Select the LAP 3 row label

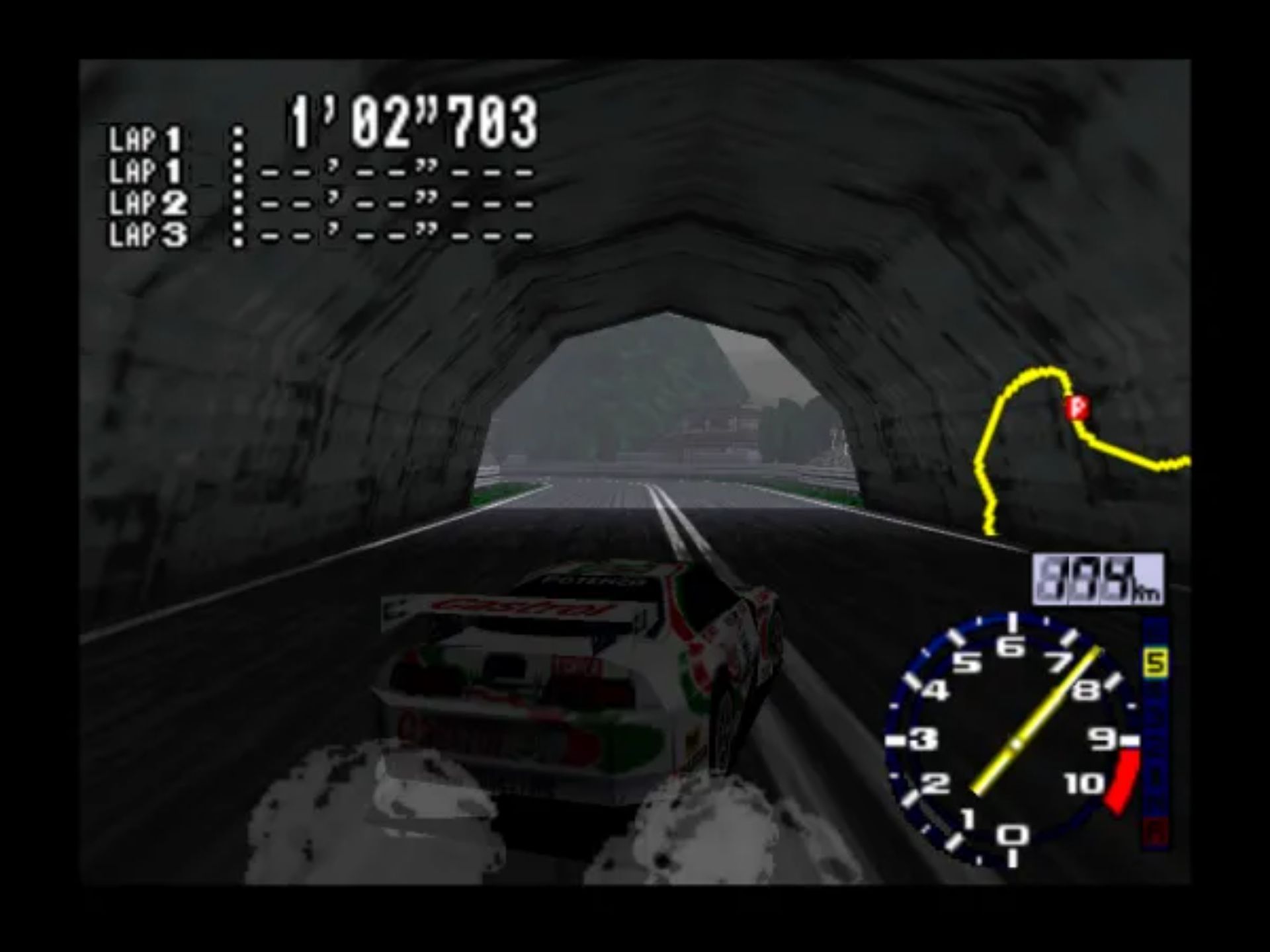point(146,233)
